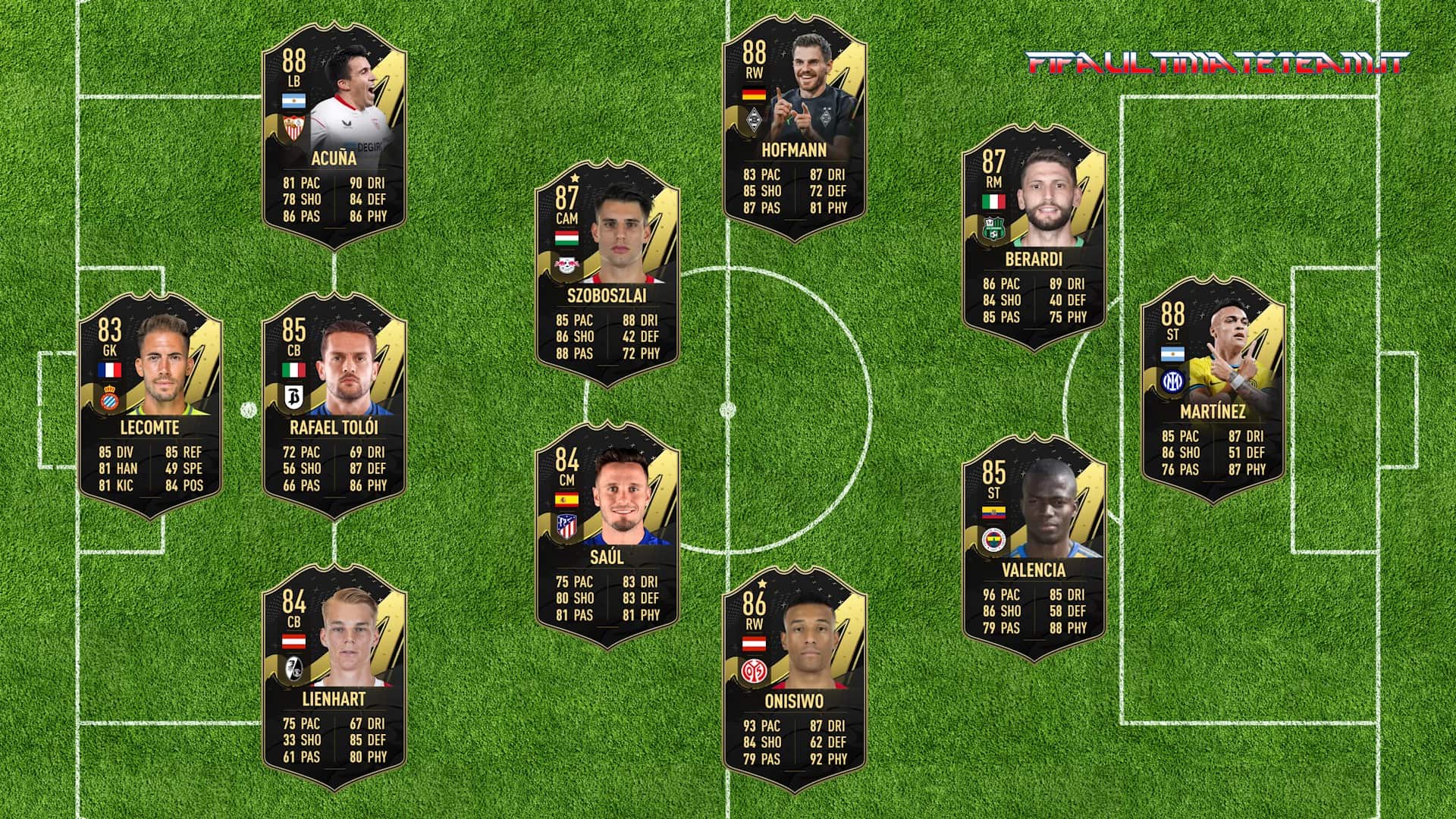1456x819 pixels.
Task: Click the FIFAULTIMATETEAM.IT logo
Action: coord(1216,62)
